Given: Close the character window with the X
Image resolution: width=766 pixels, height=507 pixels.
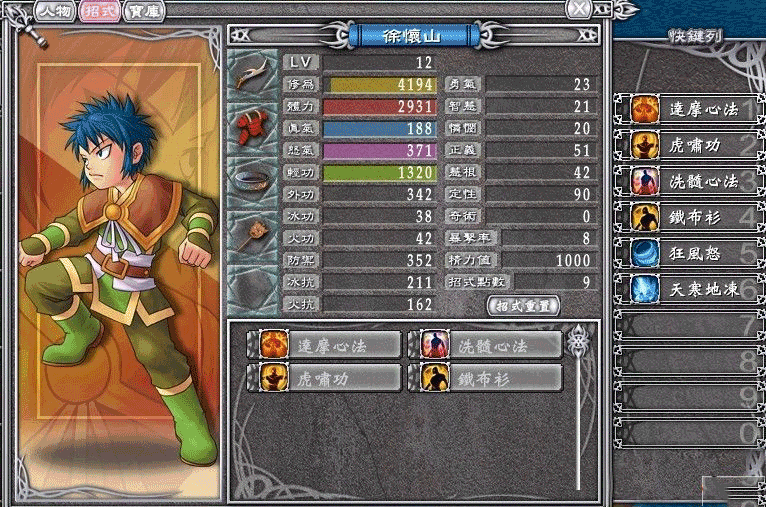Looking at the screenshot, I should coord(577,9).
